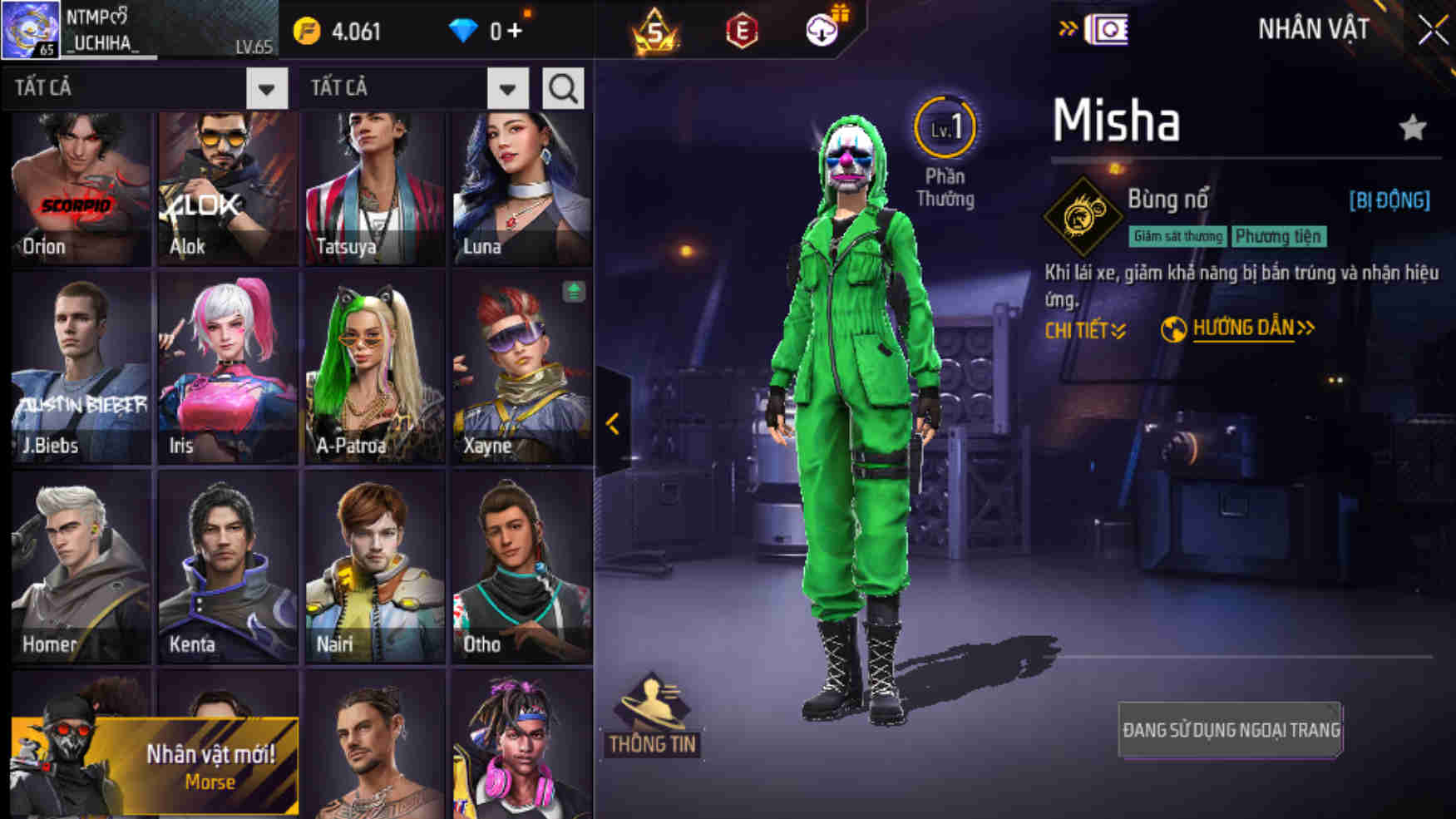
Task: Open the character card collection icon
Action: tap(1110, 30)
